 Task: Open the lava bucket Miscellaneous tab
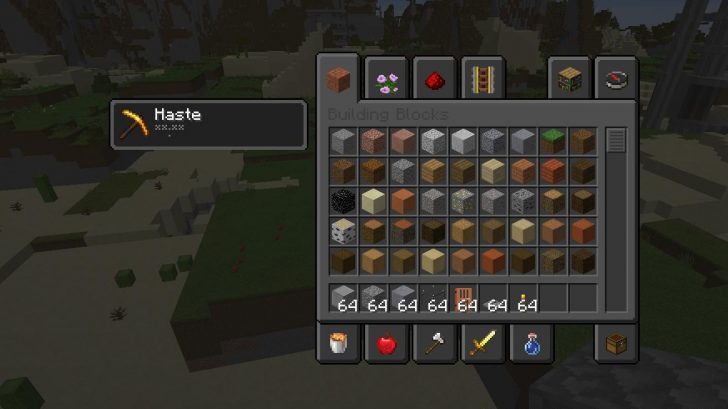[339, 345]
